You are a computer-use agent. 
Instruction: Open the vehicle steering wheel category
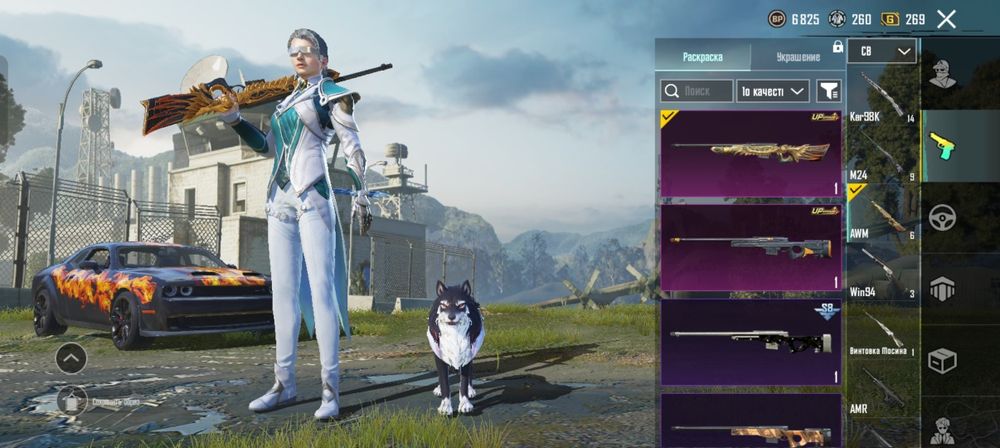(x=942, y=217)
